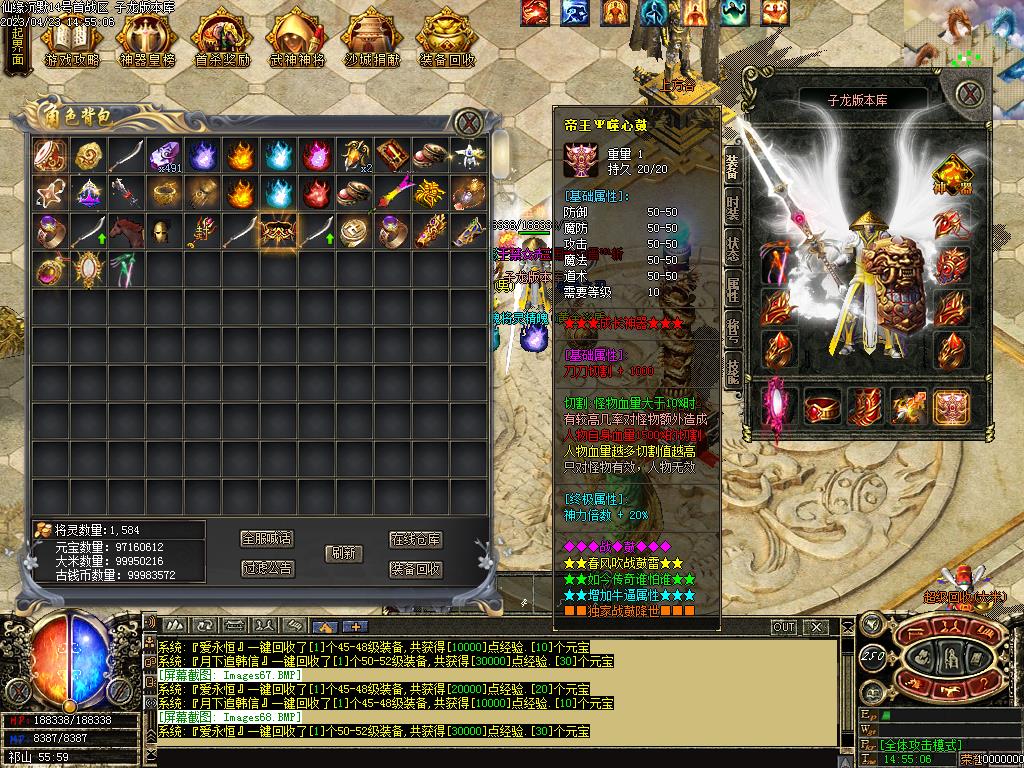This screenshot has width=1024, height=768.
Task: Close the character equipment panel
Action: (x=968, y=95)
